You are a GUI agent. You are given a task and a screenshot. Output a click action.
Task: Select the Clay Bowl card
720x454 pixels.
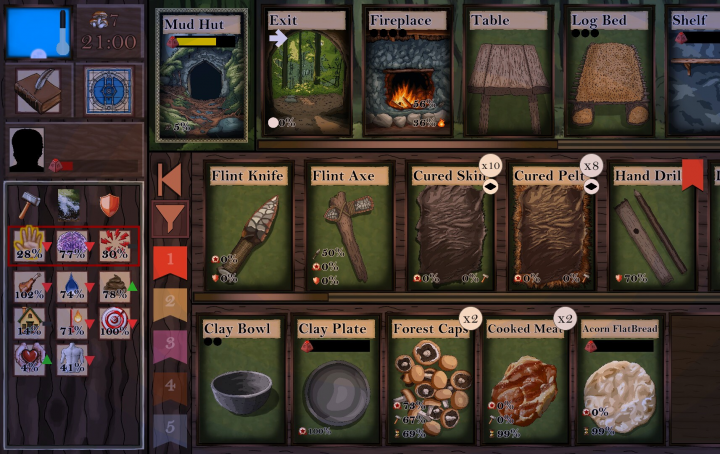click(239, 380)
